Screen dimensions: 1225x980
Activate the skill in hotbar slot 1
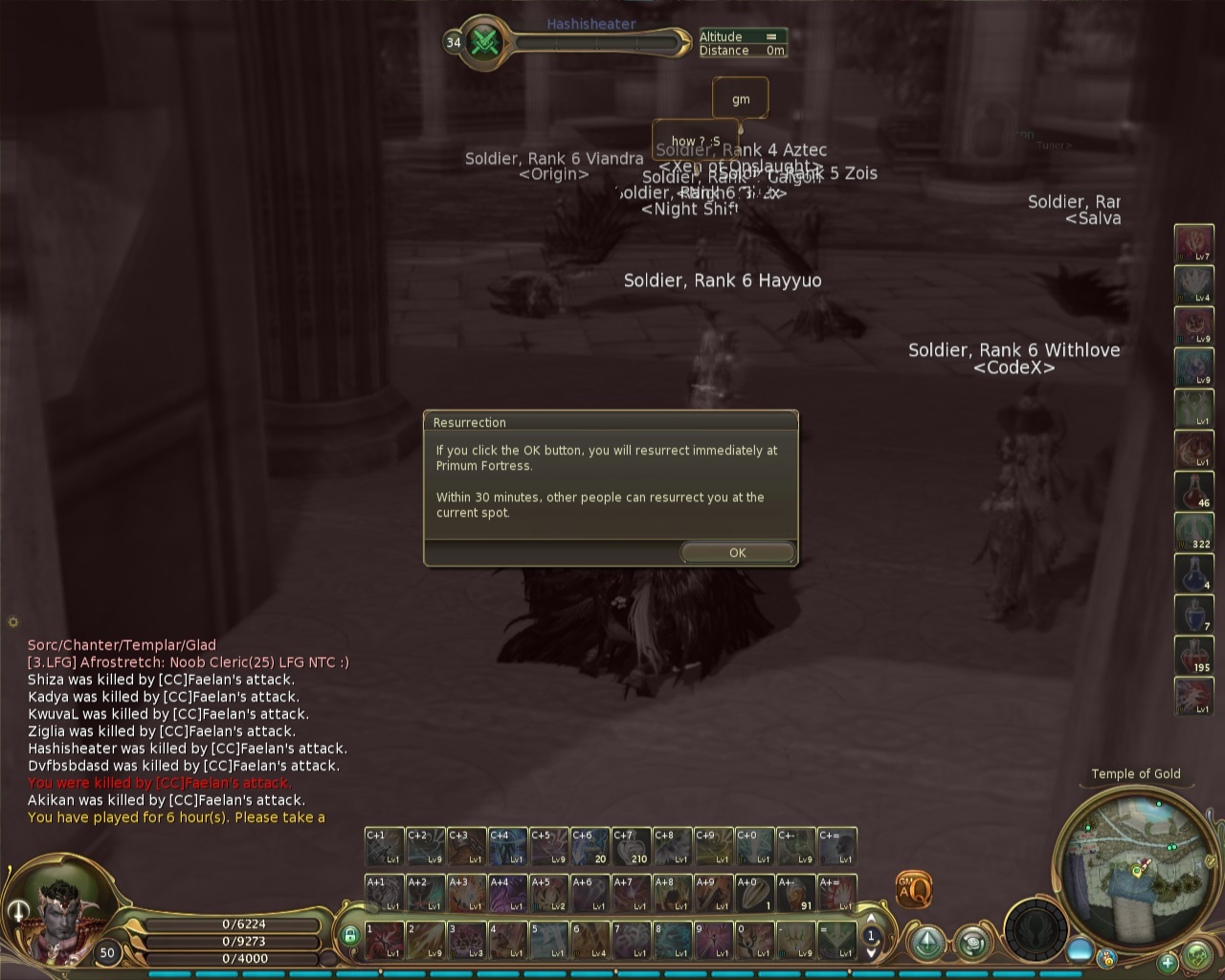384,940
